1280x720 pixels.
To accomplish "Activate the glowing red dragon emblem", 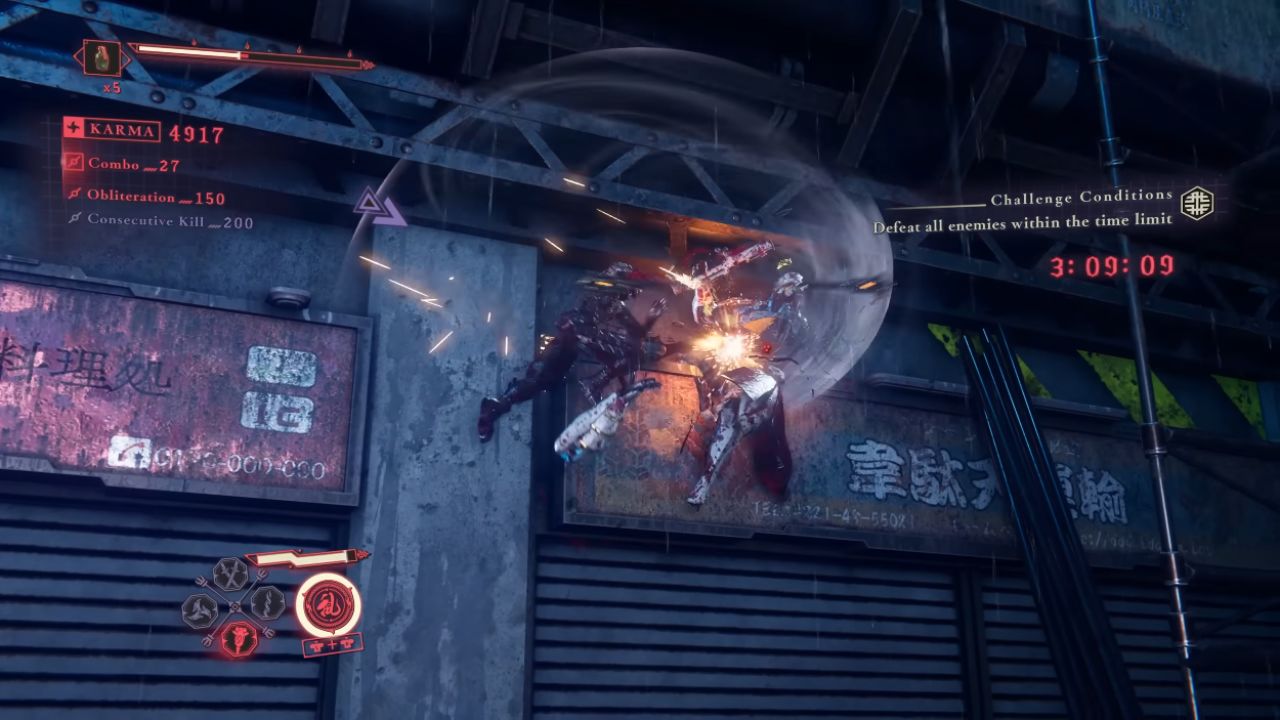I will pos(329,604).
